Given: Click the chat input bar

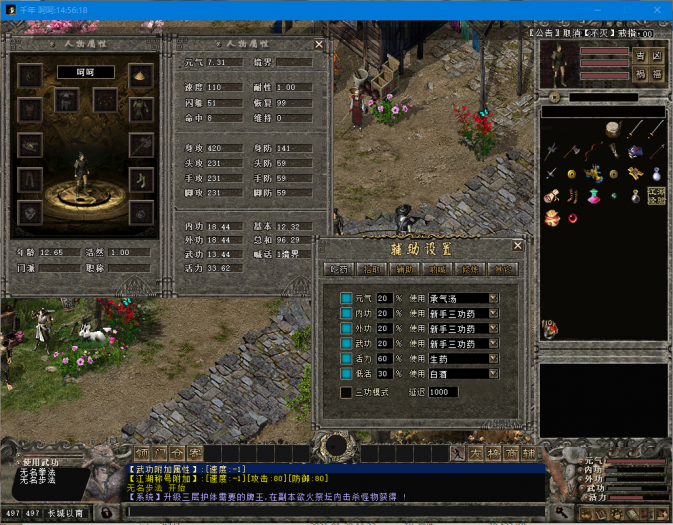Looking at the screenshot, I should pyautogui.click(x=330, y=512).
